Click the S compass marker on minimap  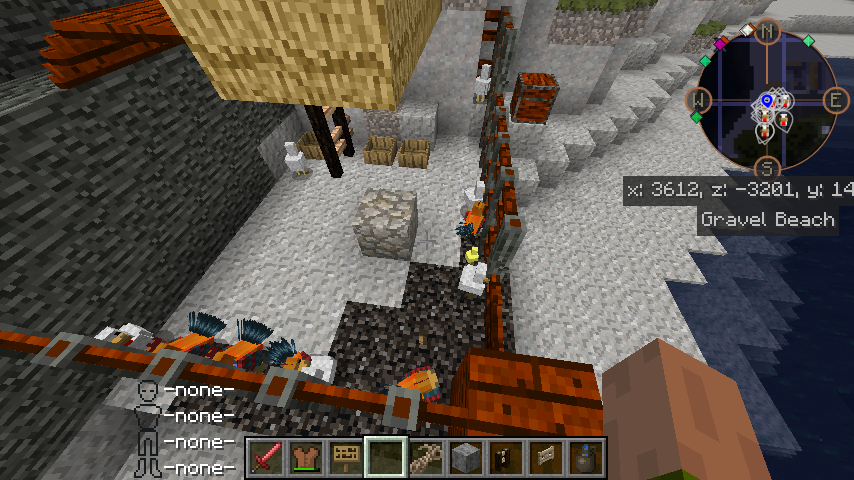(768, 168)
